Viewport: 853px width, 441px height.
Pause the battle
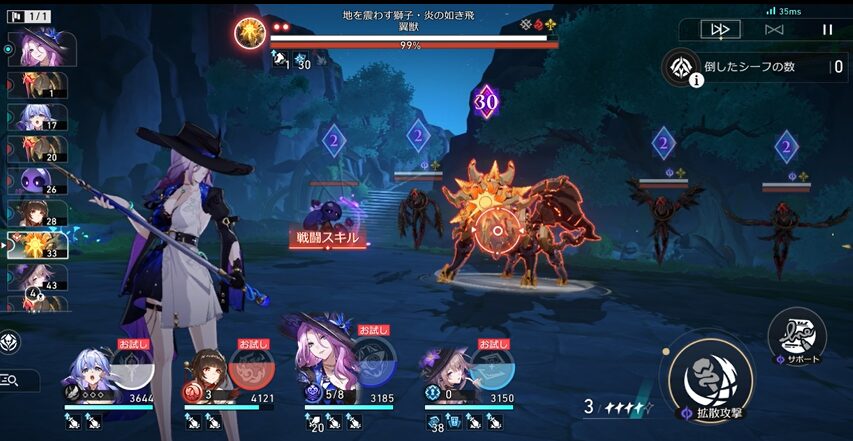tap(827, 30)
